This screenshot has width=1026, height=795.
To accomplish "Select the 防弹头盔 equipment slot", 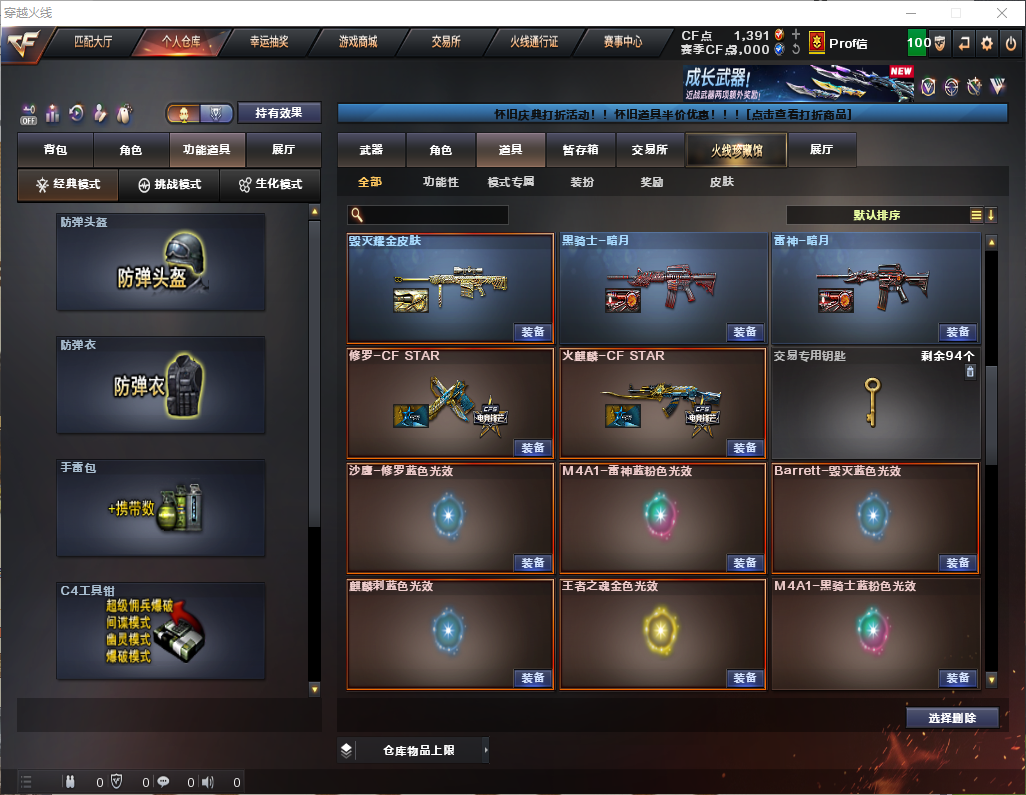I will pos(161,262).
